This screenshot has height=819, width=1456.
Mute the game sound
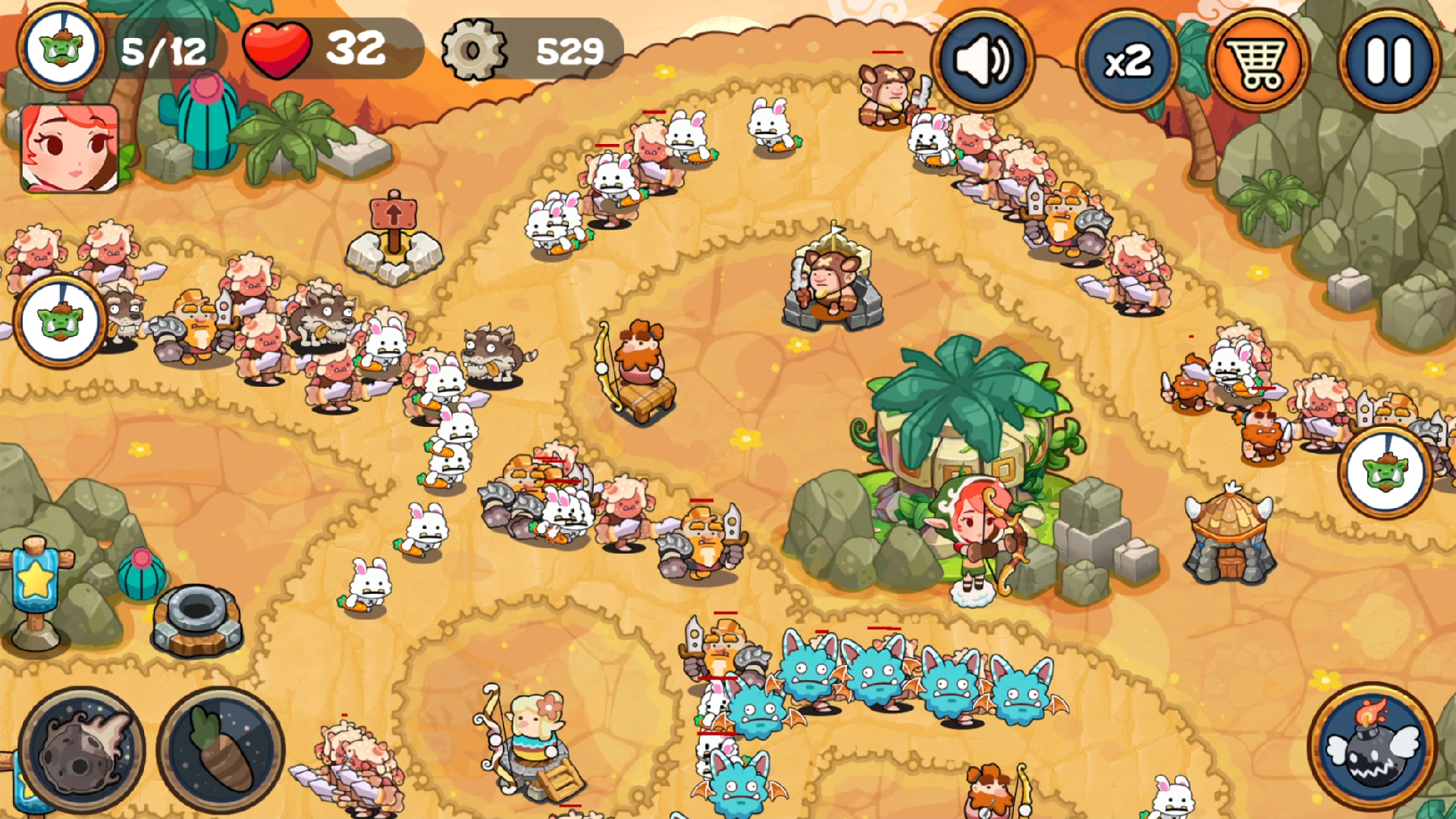984,61
